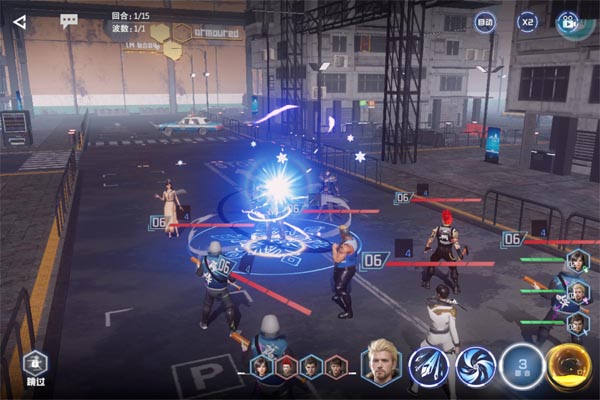Use the blue swirl vortex skill
Image resolution: width=600 pixels, height=400 pixels.
tap(476, 366)
